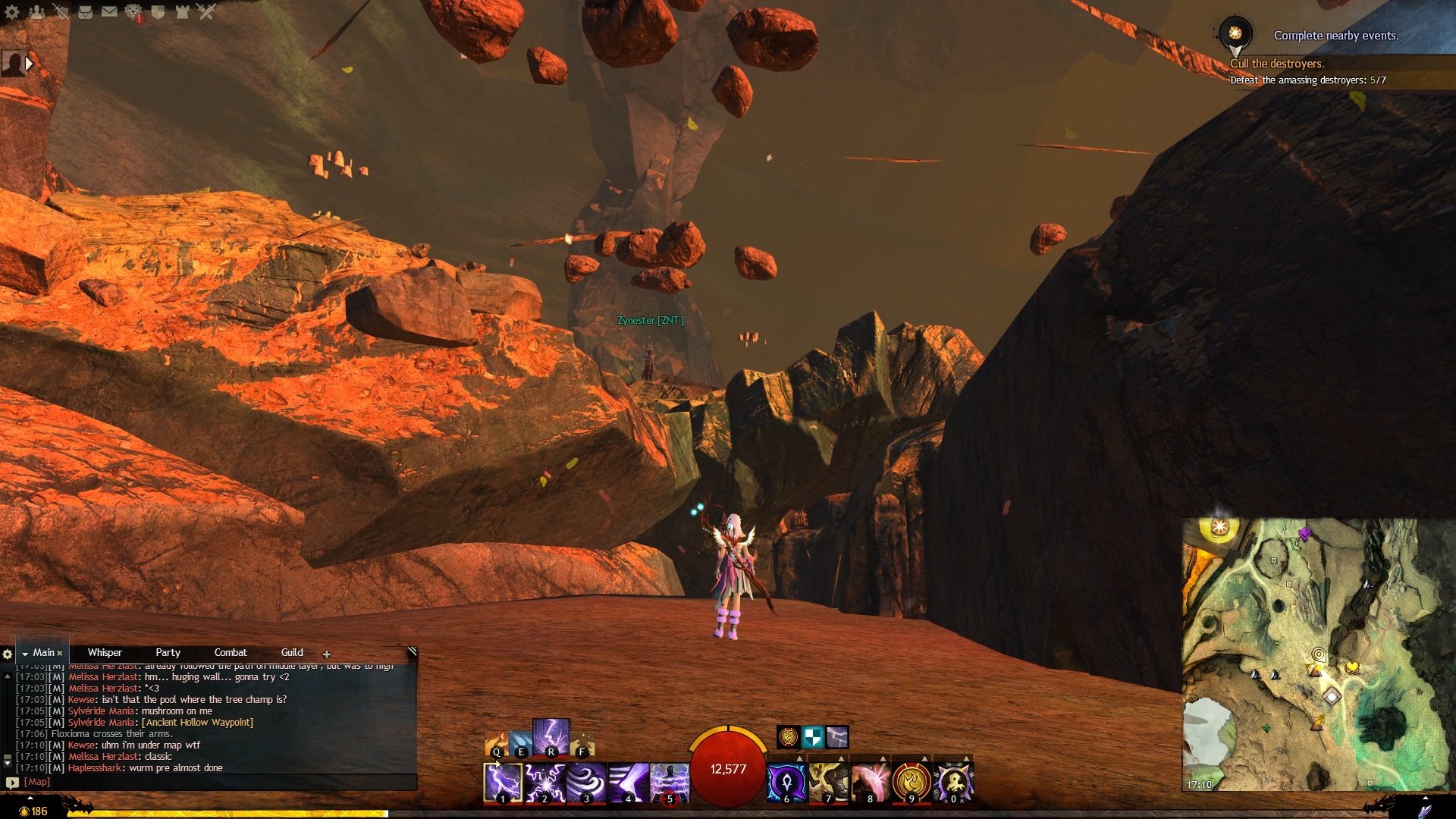Switch to the Party chat tab
1456x819 pixels.
(x=168, y=652)
